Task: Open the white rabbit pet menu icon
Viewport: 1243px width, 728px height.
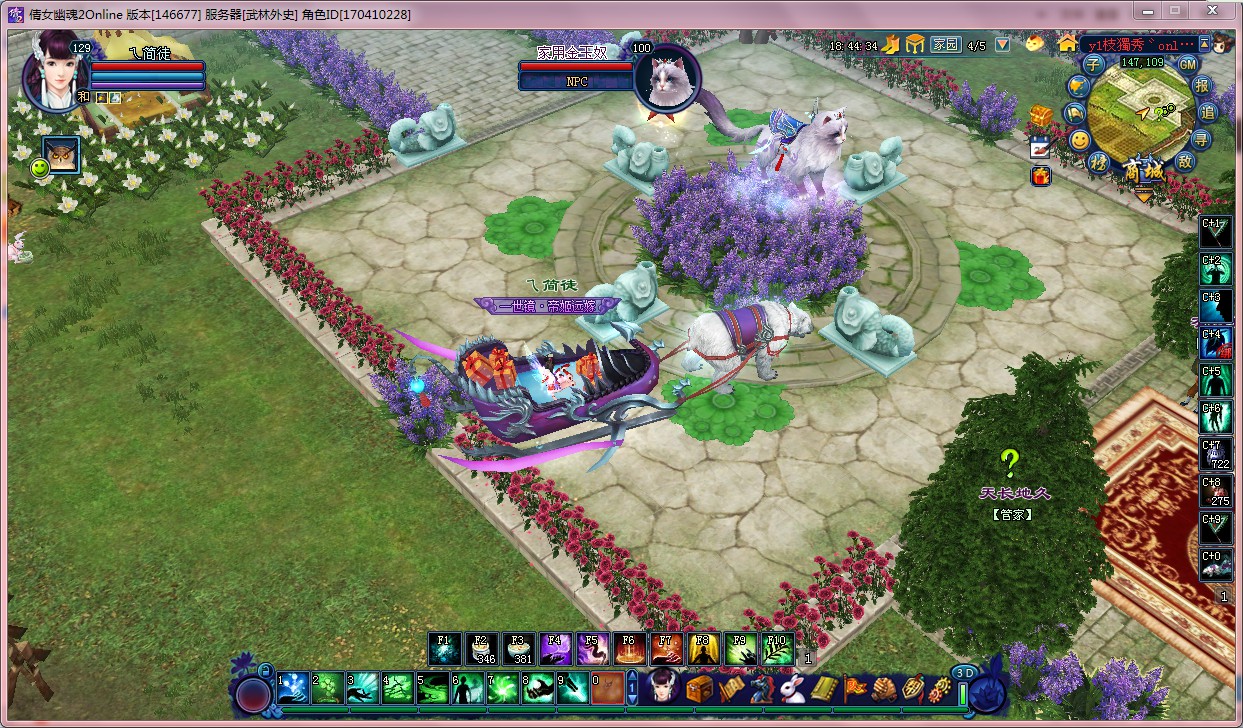Action: coord(792,688)
